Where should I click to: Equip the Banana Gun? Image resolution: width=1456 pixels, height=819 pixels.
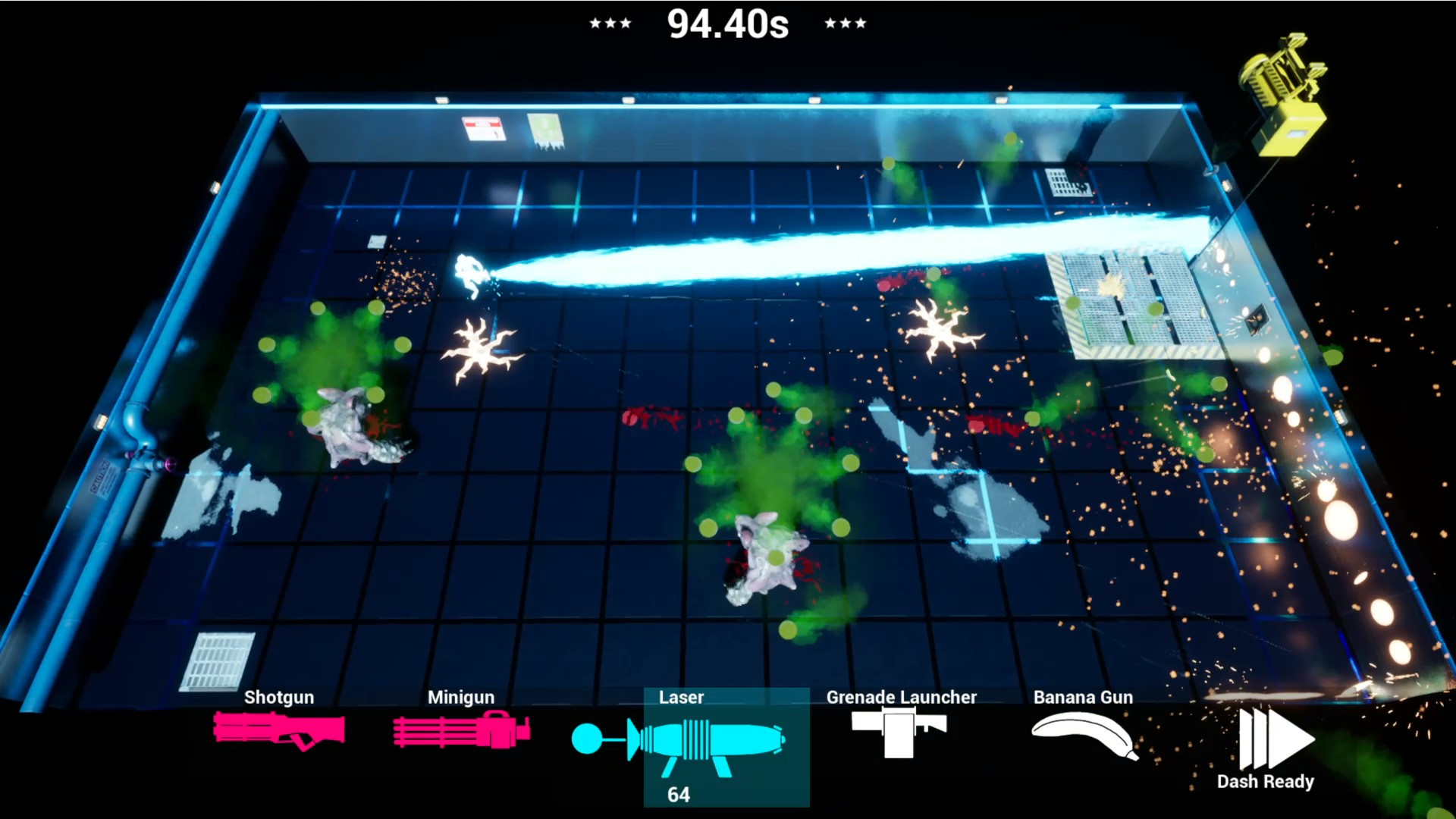pyautogui.click(x=1083, y=734)
